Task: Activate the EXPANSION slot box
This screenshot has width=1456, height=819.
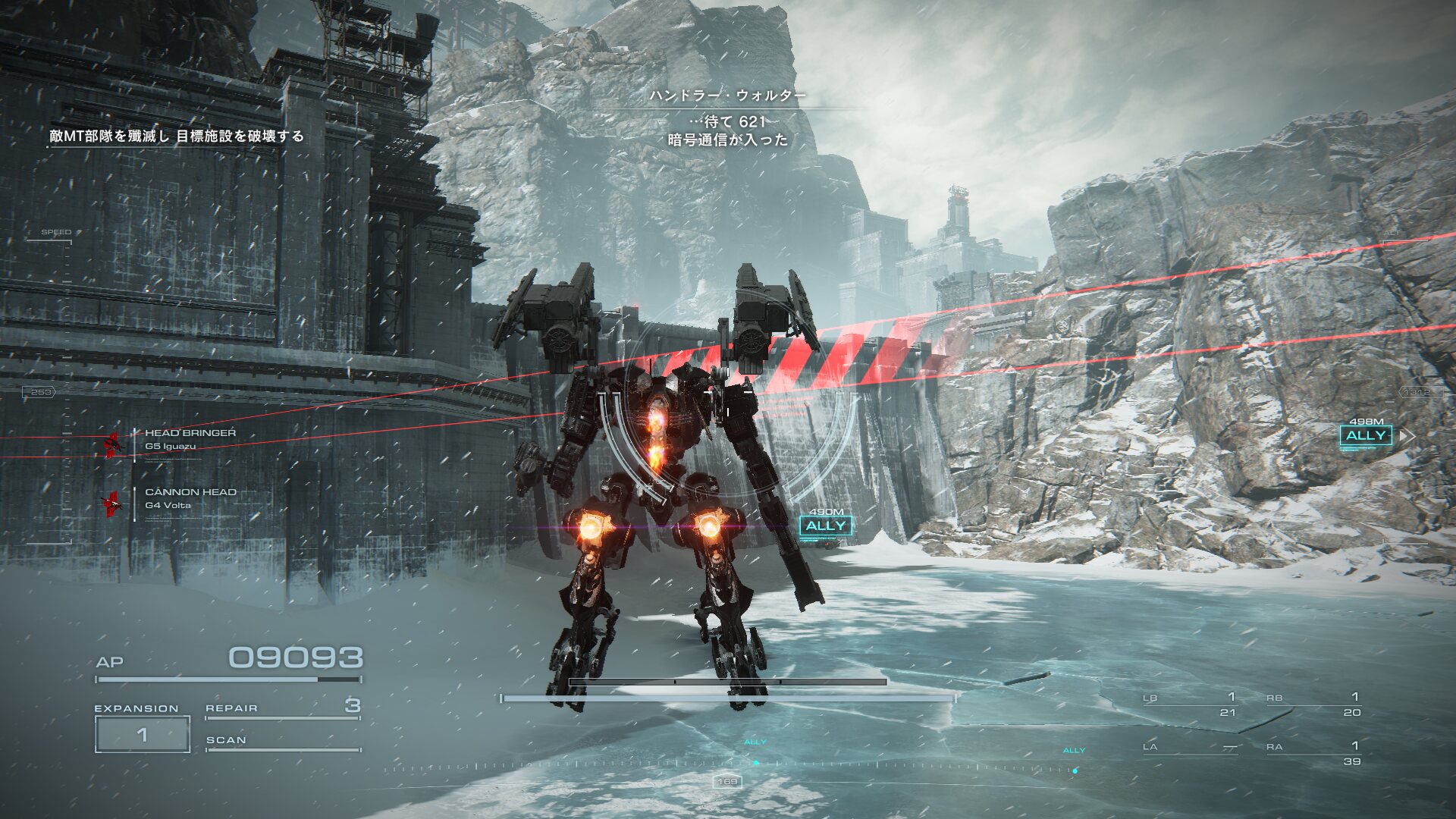Action: tap(142, 734)
